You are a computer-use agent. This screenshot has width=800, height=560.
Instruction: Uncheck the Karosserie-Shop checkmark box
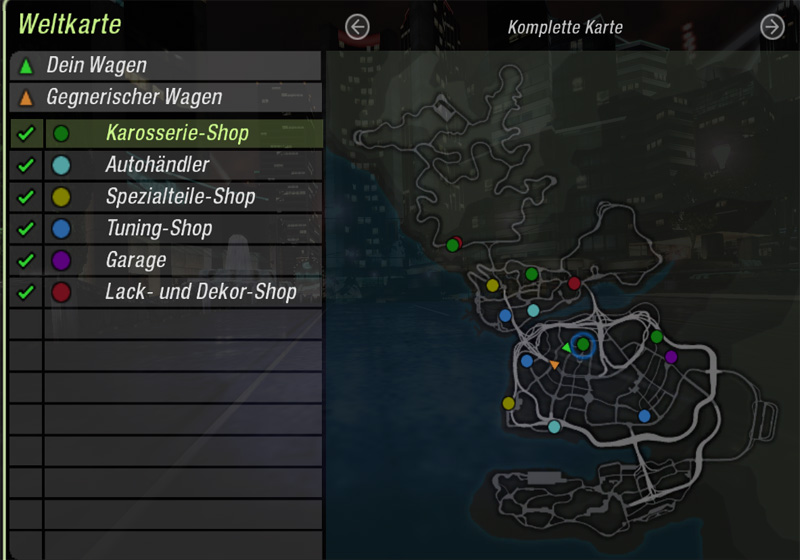26,133
